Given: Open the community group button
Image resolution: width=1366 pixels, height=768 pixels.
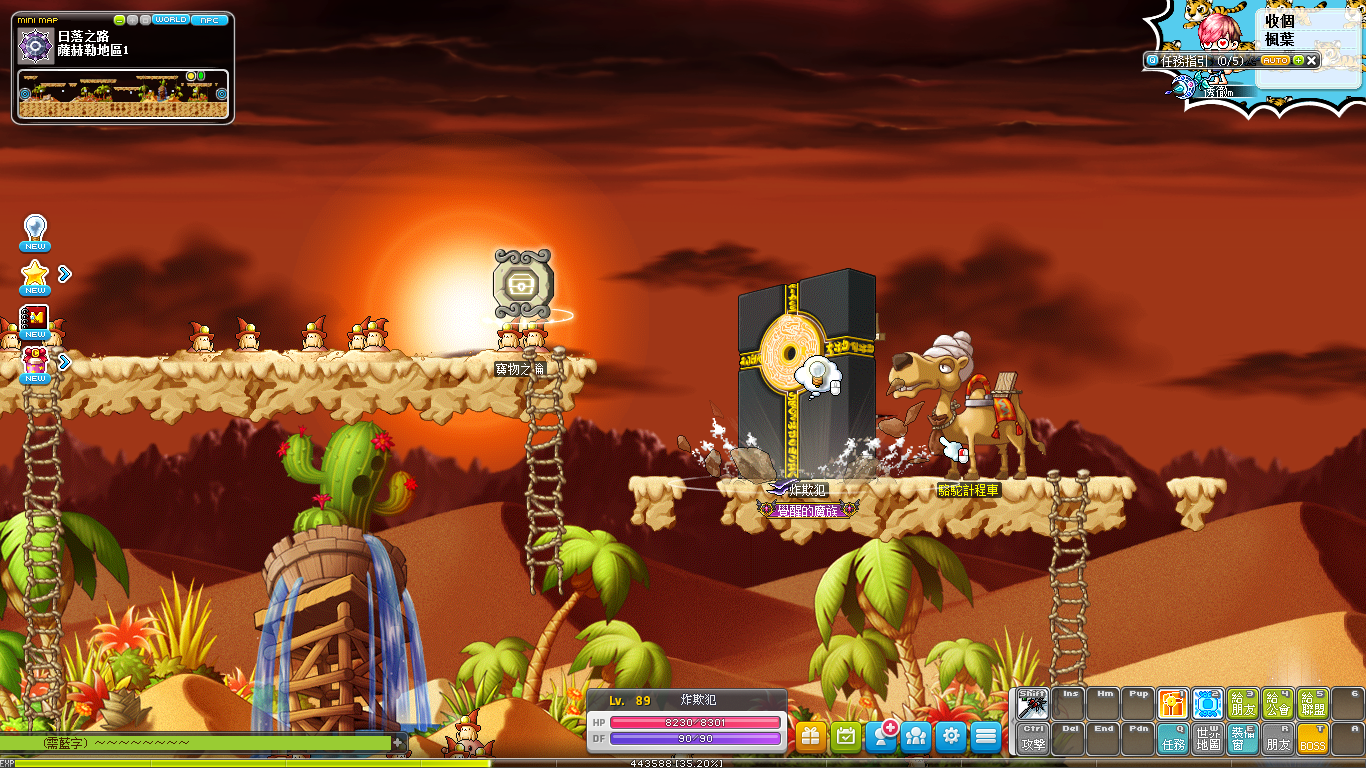Looking at the screenshot, I should click(x=916, y=737).
